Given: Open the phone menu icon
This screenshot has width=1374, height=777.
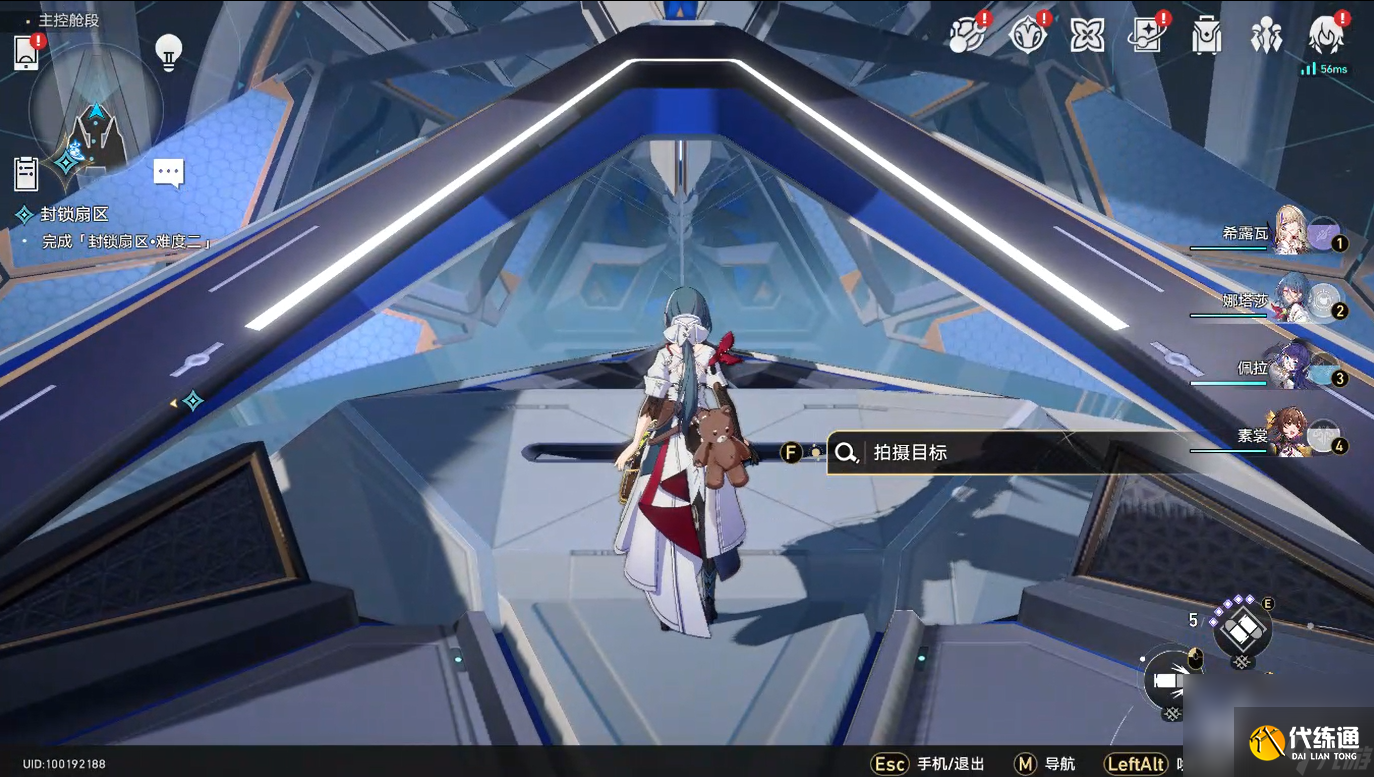Looking at the screenshot, I should pos(26,53).
